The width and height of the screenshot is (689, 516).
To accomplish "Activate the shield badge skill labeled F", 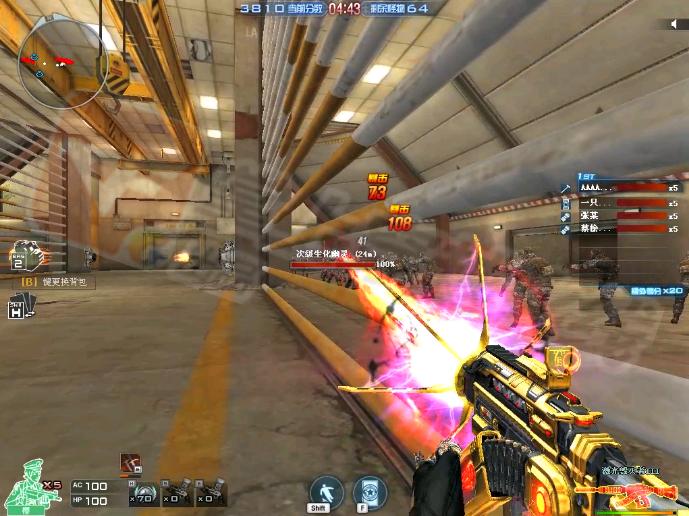I will (x=371, y=492).
